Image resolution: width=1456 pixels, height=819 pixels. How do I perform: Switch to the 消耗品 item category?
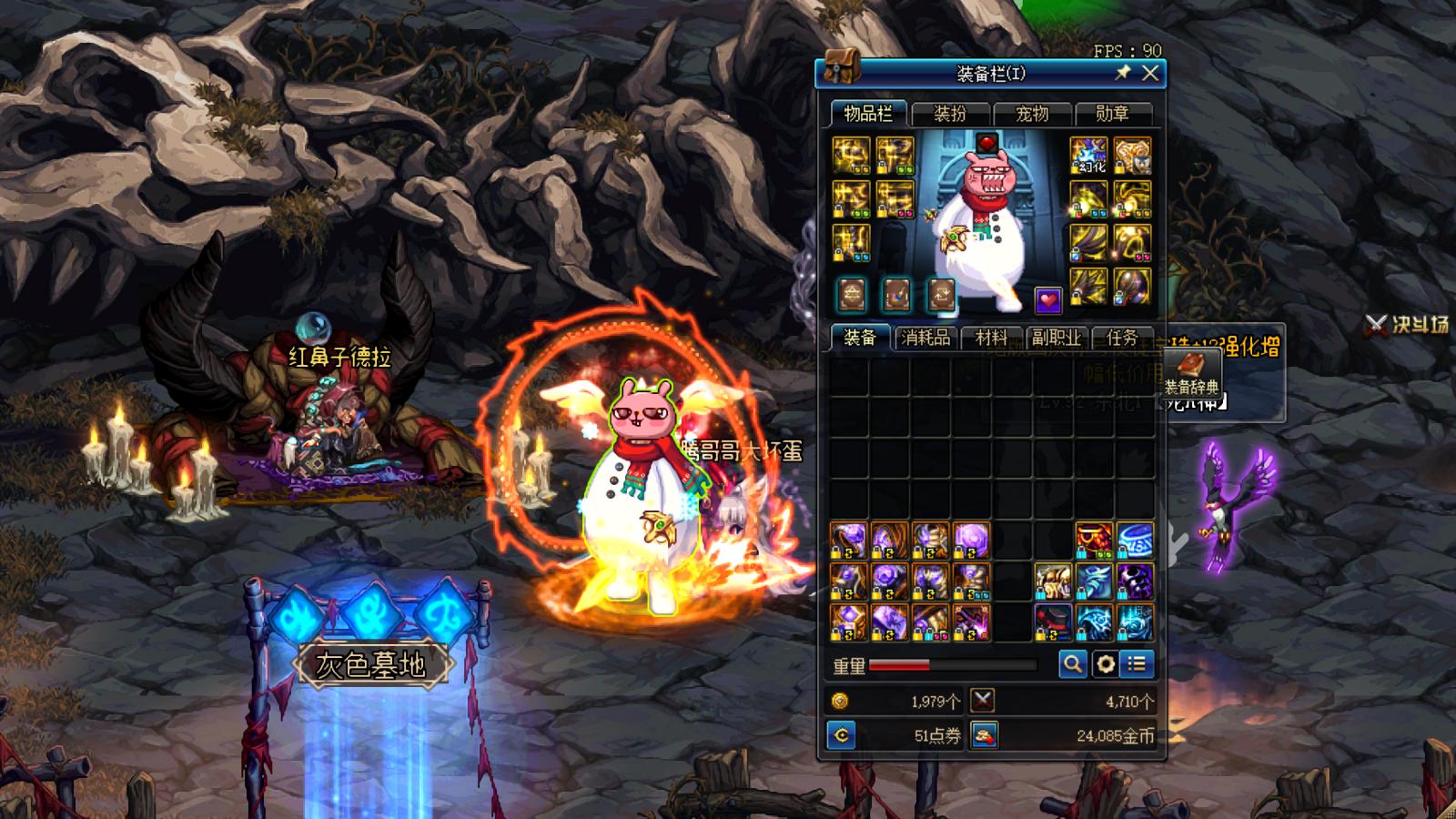coord(925,338)
